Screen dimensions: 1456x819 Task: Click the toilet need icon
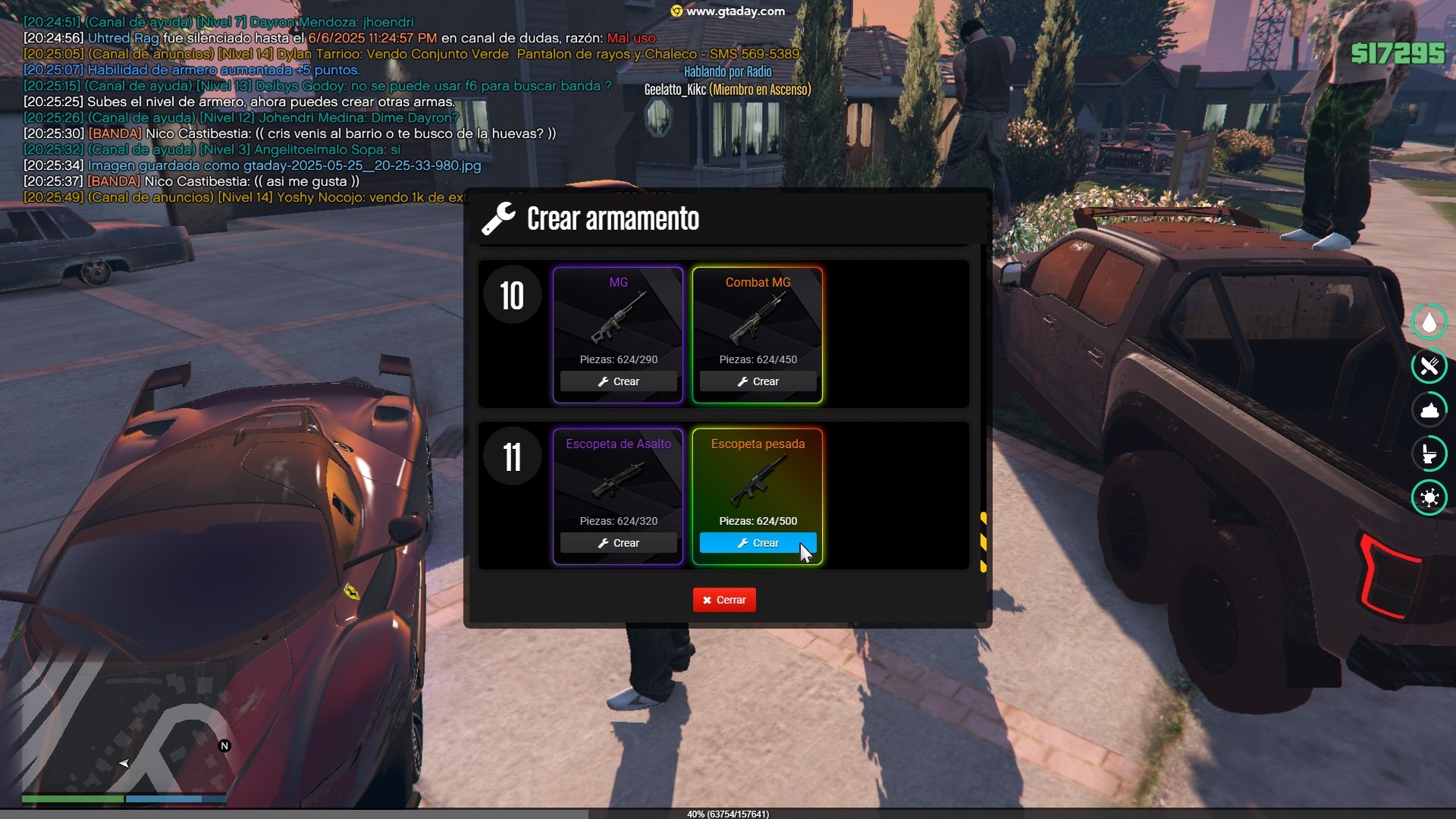coord(1429,454)
